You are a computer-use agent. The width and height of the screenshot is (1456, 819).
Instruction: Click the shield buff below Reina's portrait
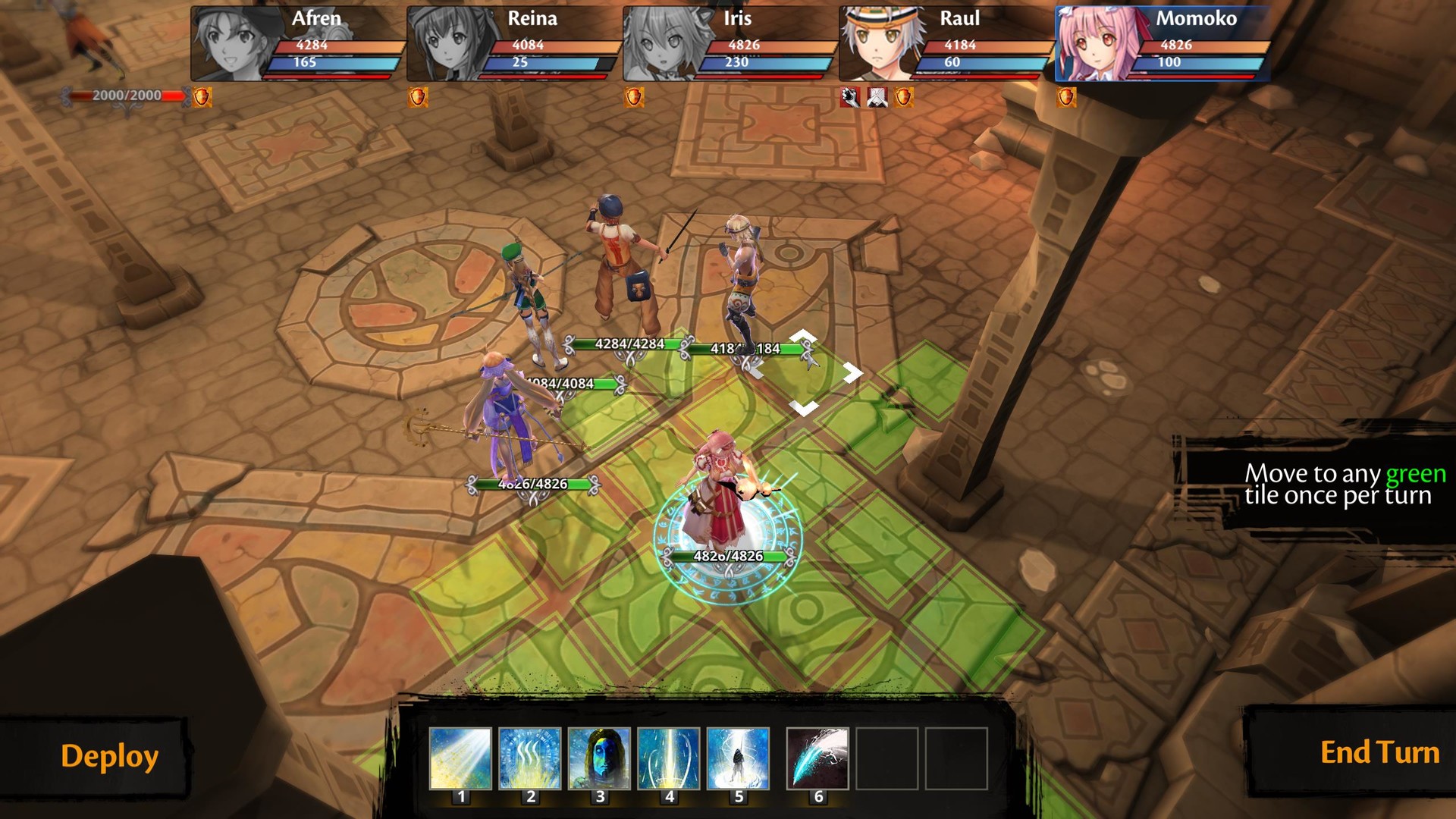tap(416, 98)
